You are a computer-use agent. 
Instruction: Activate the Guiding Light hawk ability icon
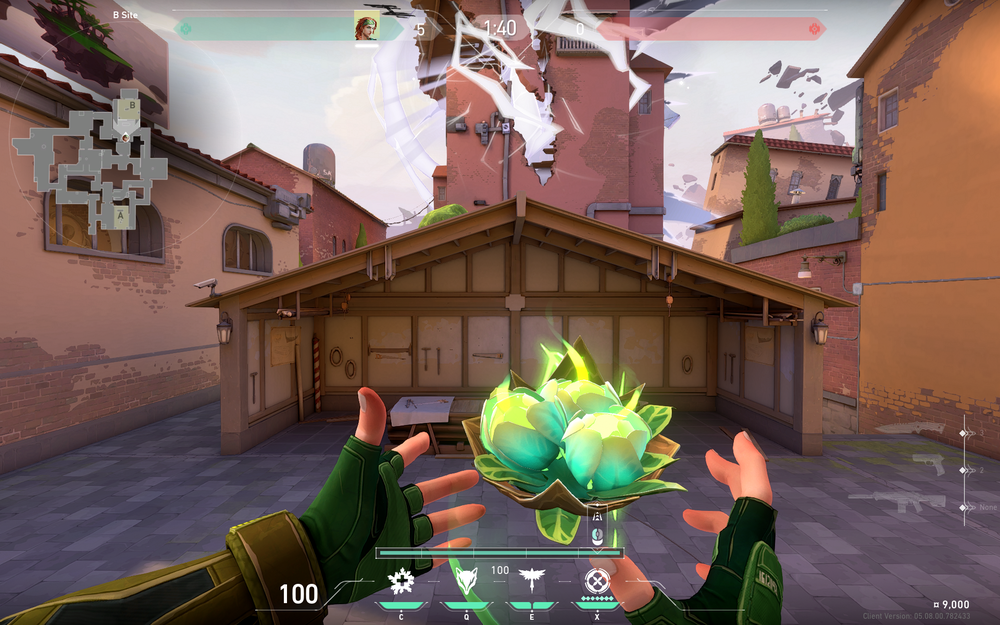pos(531,581)
